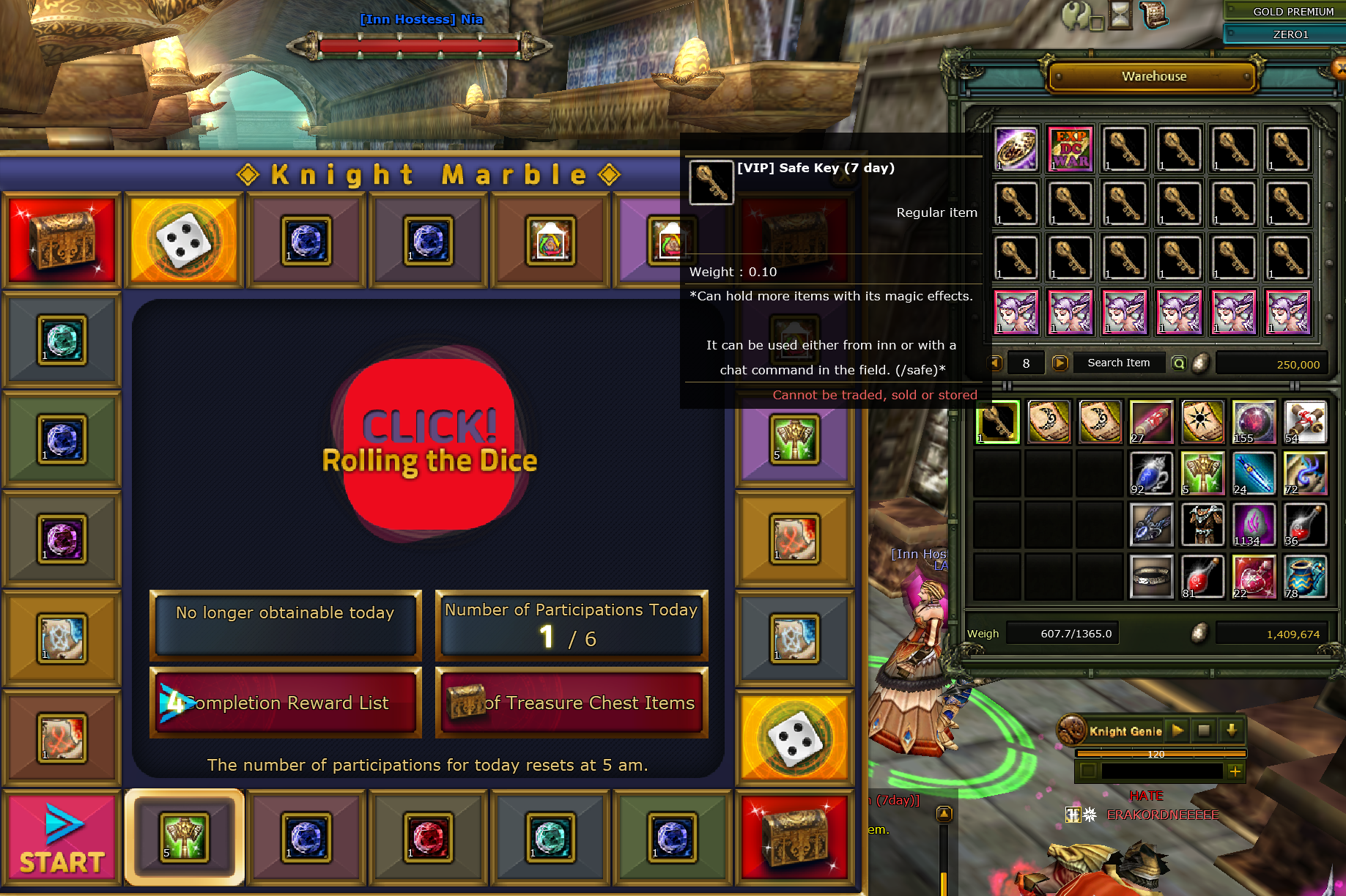Select the blue pot stack of 78
This screenshot has height=896, width=1346.
1305,577
